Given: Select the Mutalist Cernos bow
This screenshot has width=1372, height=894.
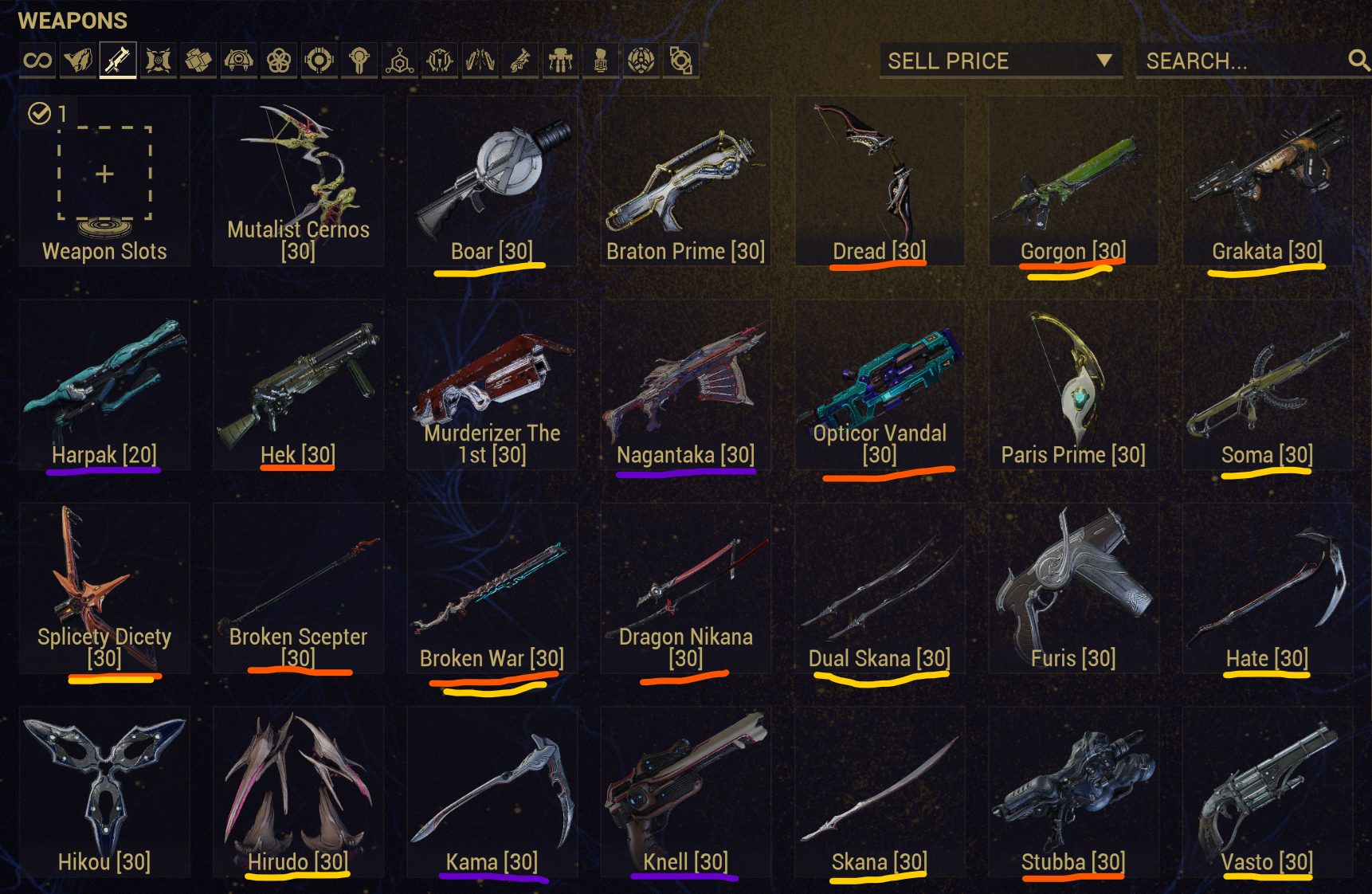Looking at the screenshot, I should 298,182.
